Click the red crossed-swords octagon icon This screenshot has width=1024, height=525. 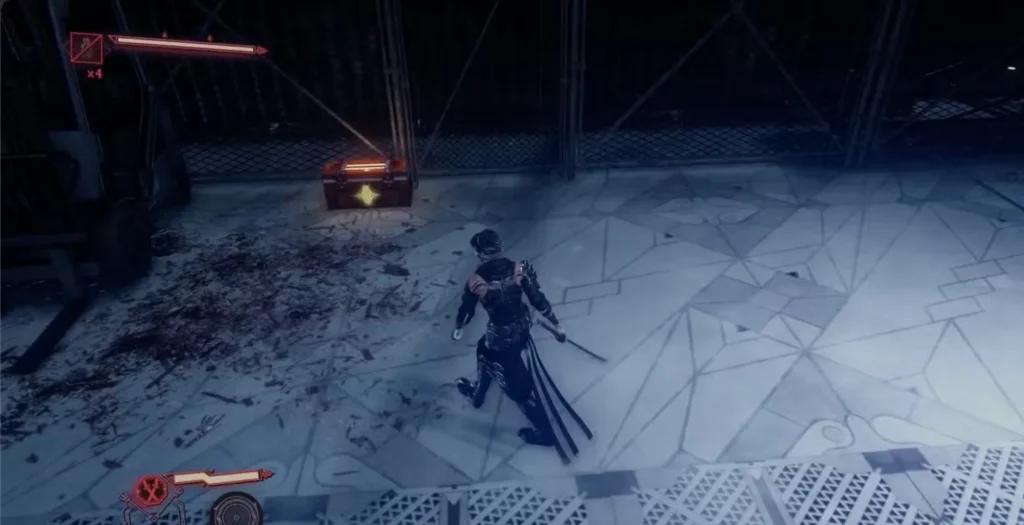point(152,489)
